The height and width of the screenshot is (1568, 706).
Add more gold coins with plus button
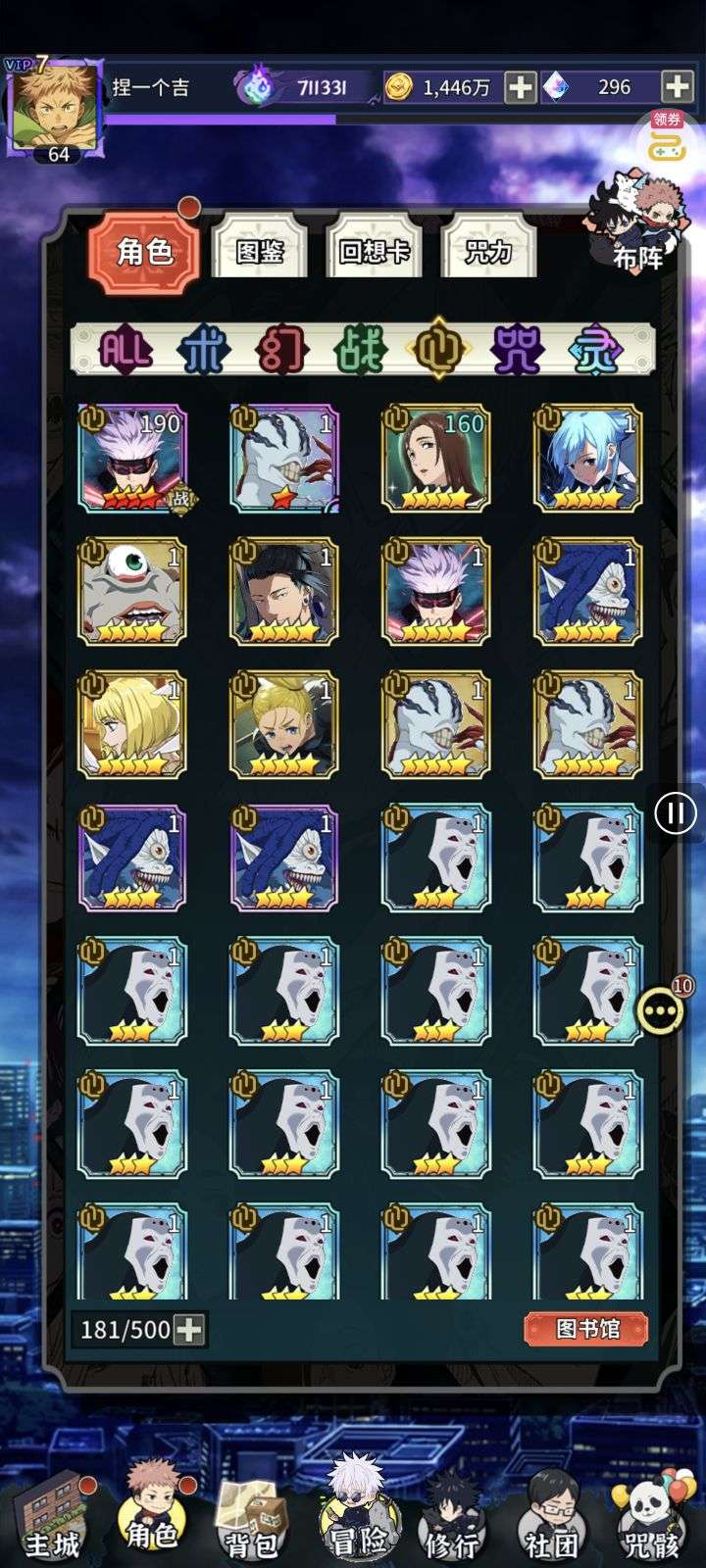(x=520, y=87)
